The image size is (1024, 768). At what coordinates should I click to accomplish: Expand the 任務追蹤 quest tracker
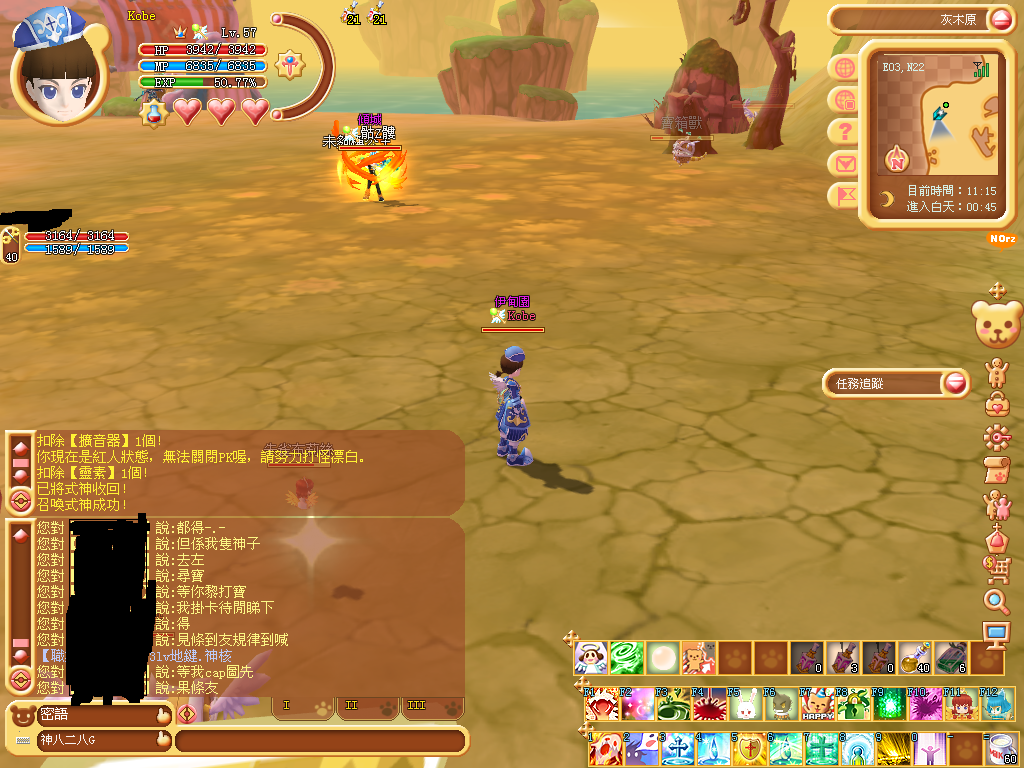pyautogui.click(x=956, y=383)
